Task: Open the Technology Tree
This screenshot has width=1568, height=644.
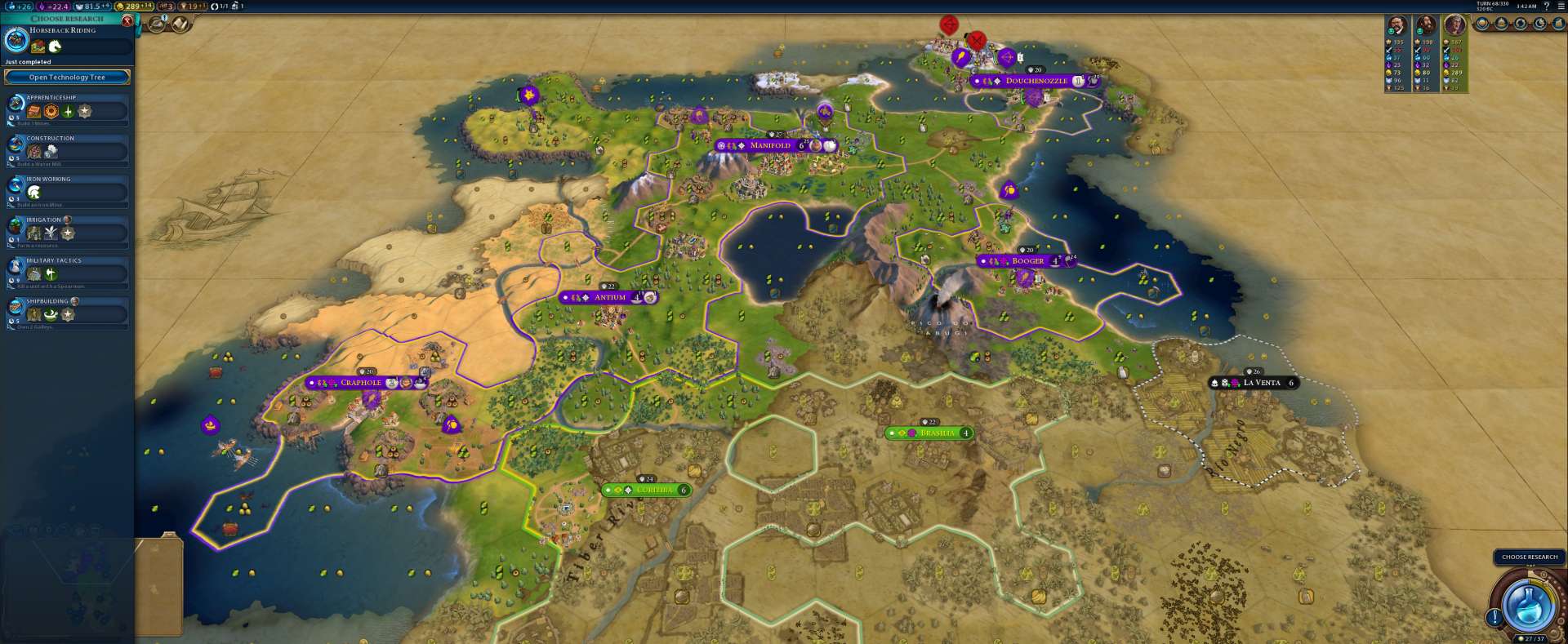Action: [67, 78]
